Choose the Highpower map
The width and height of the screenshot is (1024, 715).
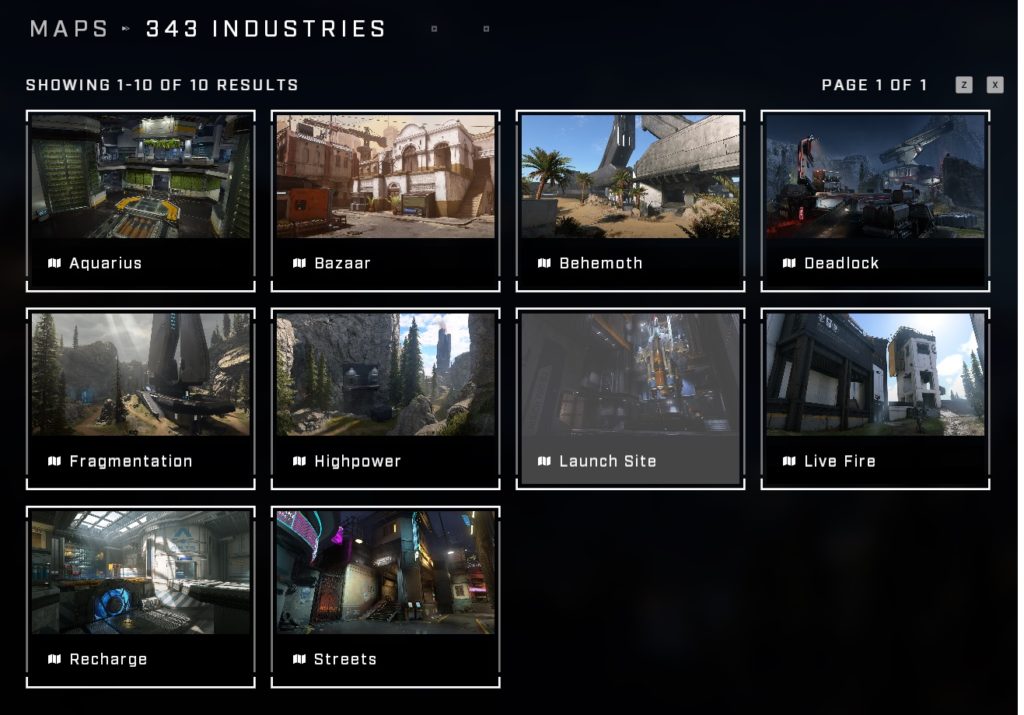click(x=385, y=398)
